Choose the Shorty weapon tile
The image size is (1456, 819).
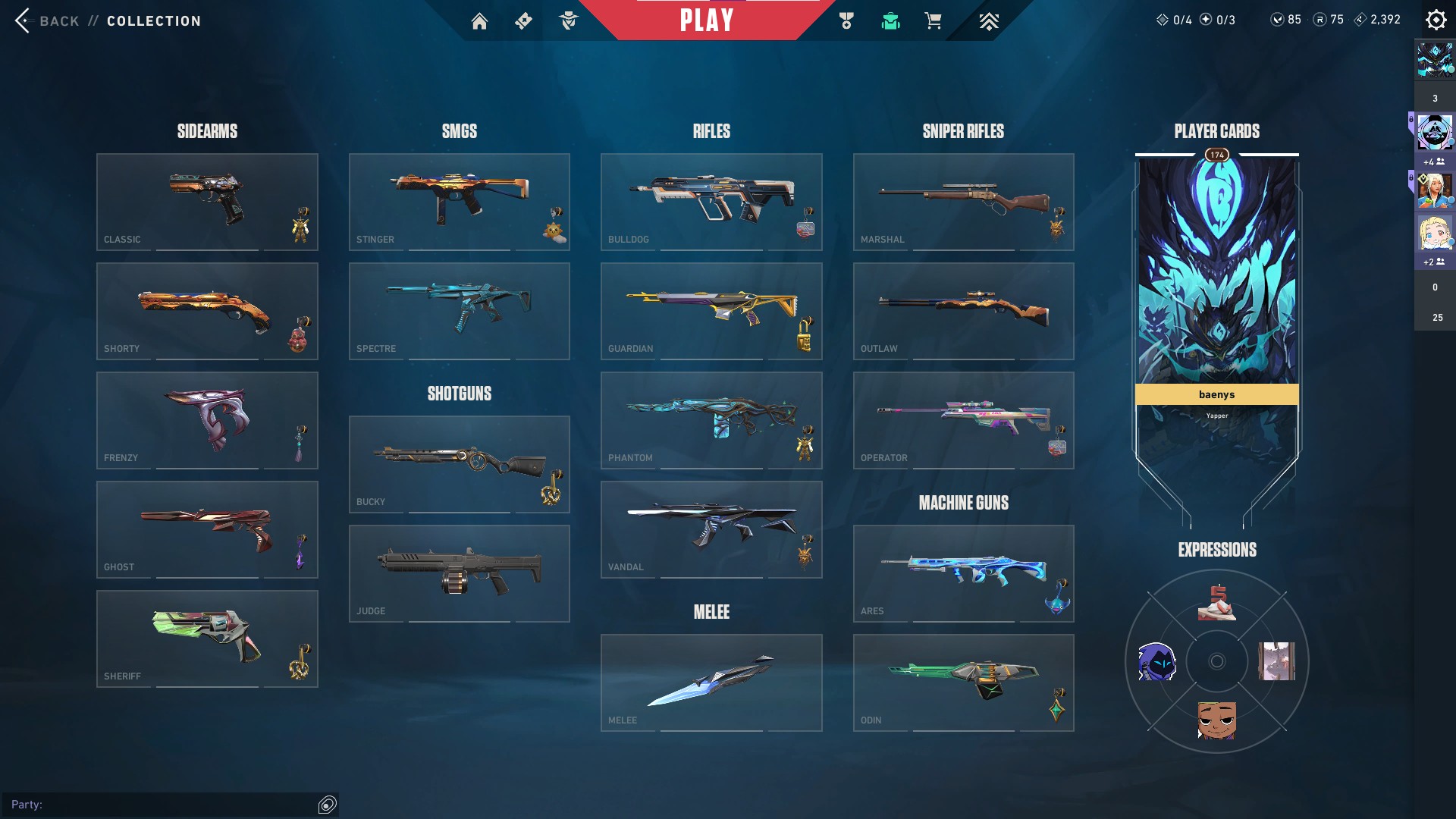coord(207,311)
